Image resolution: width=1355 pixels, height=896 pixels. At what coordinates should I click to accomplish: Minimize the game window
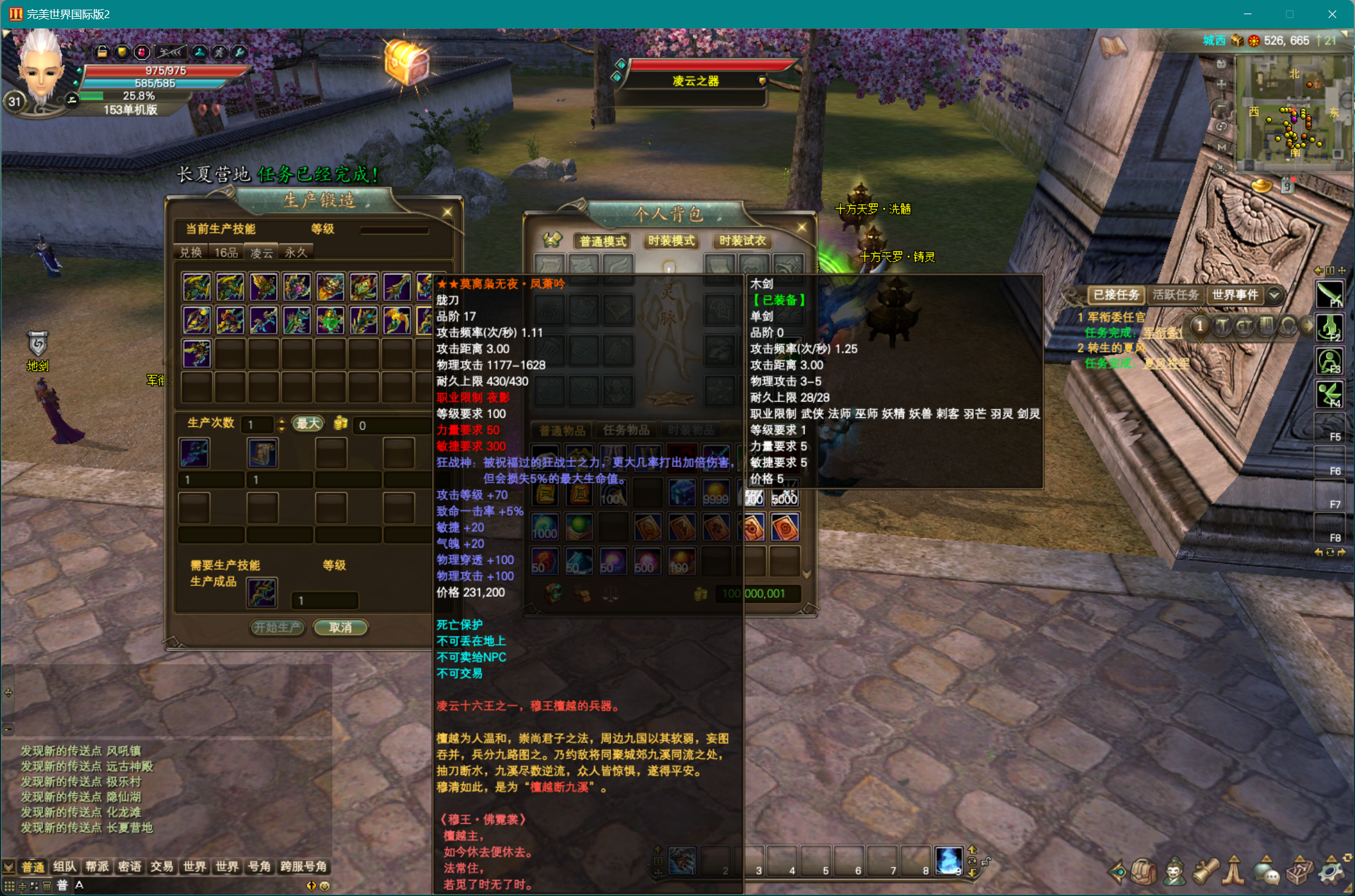pyautogui.click(x=1248, y=14)
